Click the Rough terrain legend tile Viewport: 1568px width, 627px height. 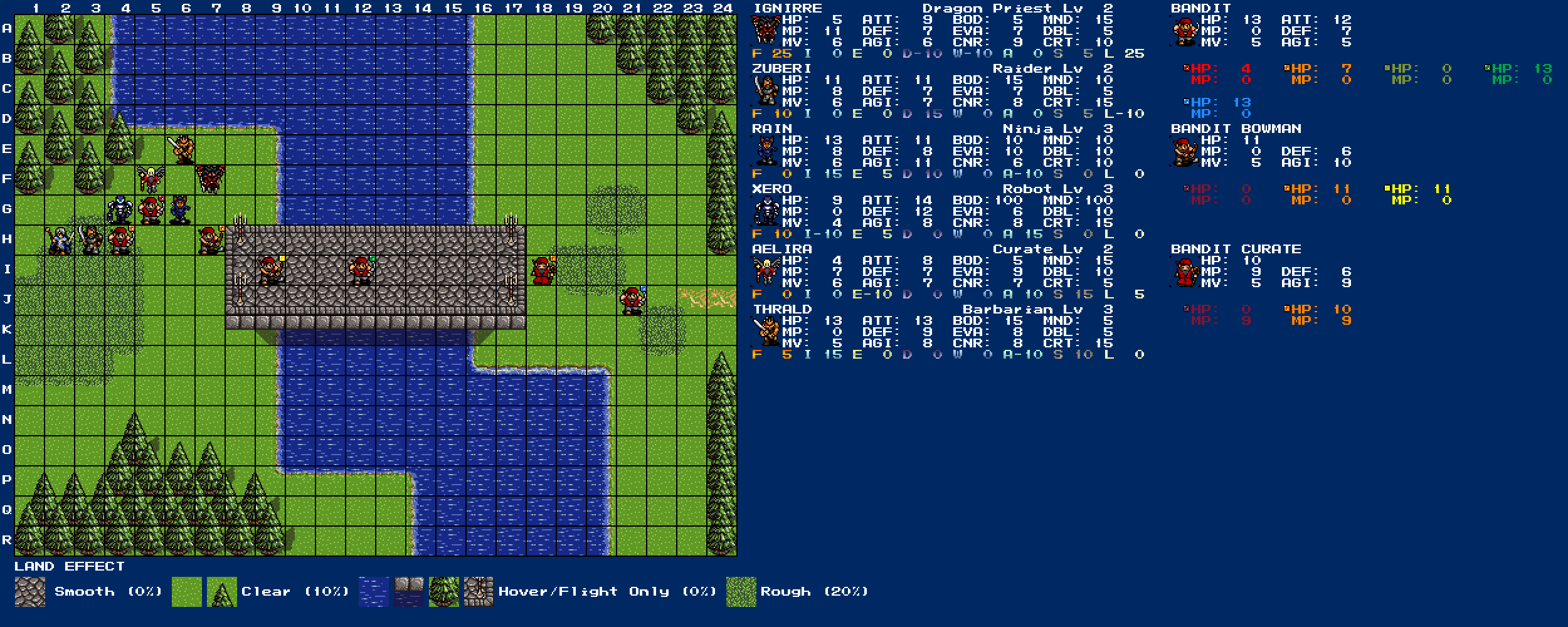[741, 592]
